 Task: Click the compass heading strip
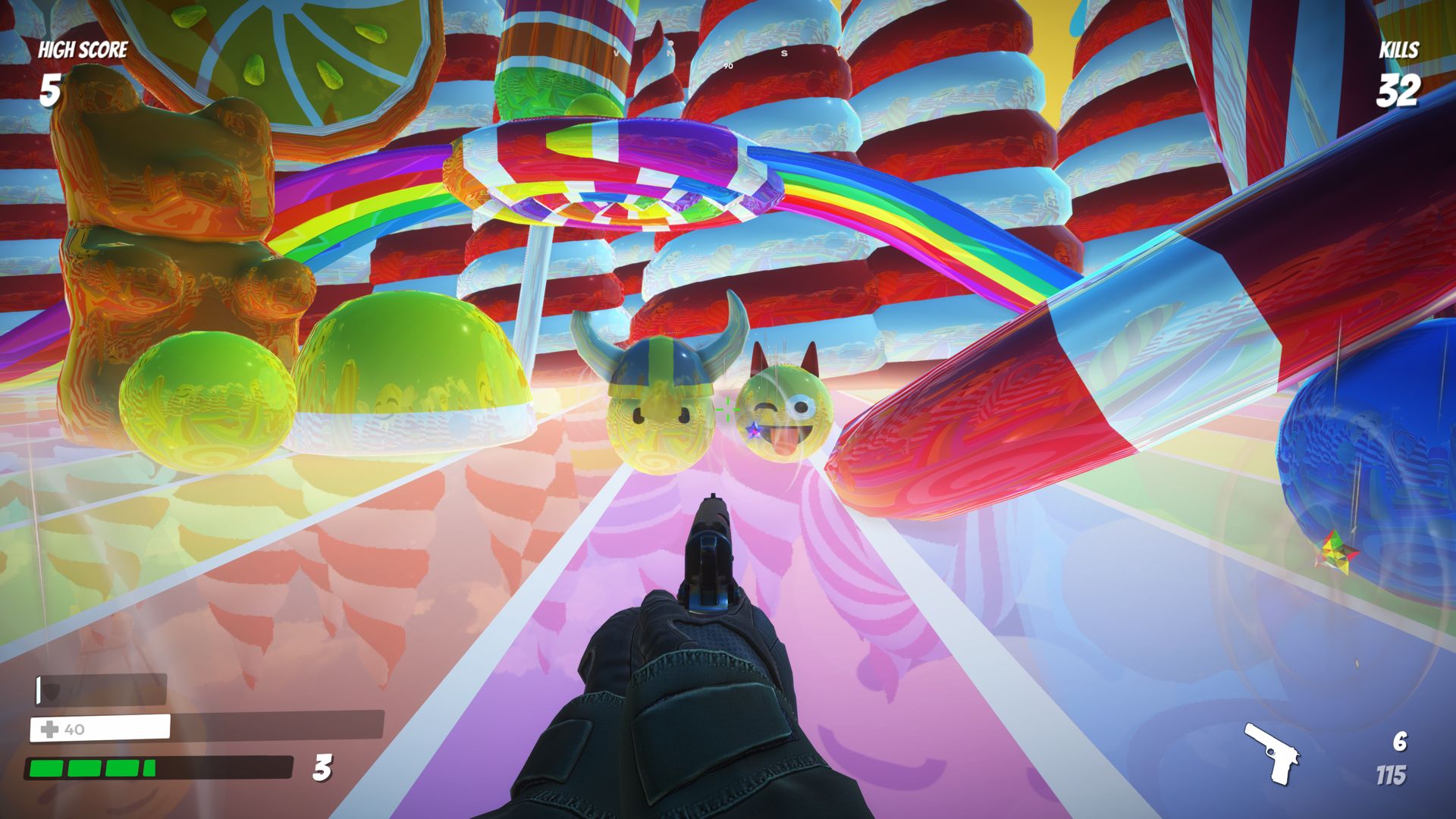click(x=728, y=55)
